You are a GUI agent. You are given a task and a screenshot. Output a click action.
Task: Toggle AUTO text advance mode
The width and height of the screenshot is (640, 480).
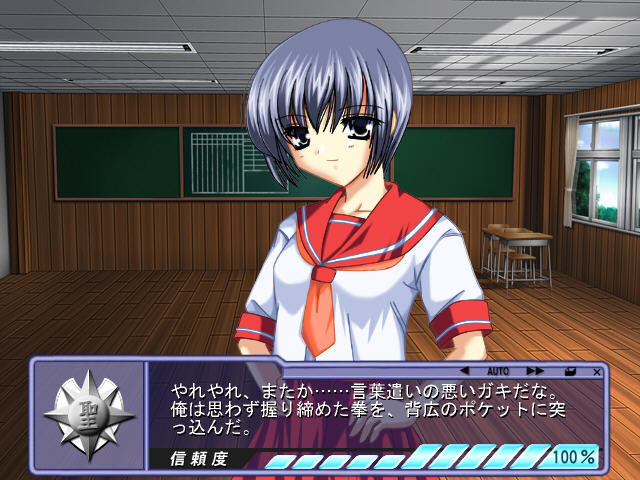(498, 371)
